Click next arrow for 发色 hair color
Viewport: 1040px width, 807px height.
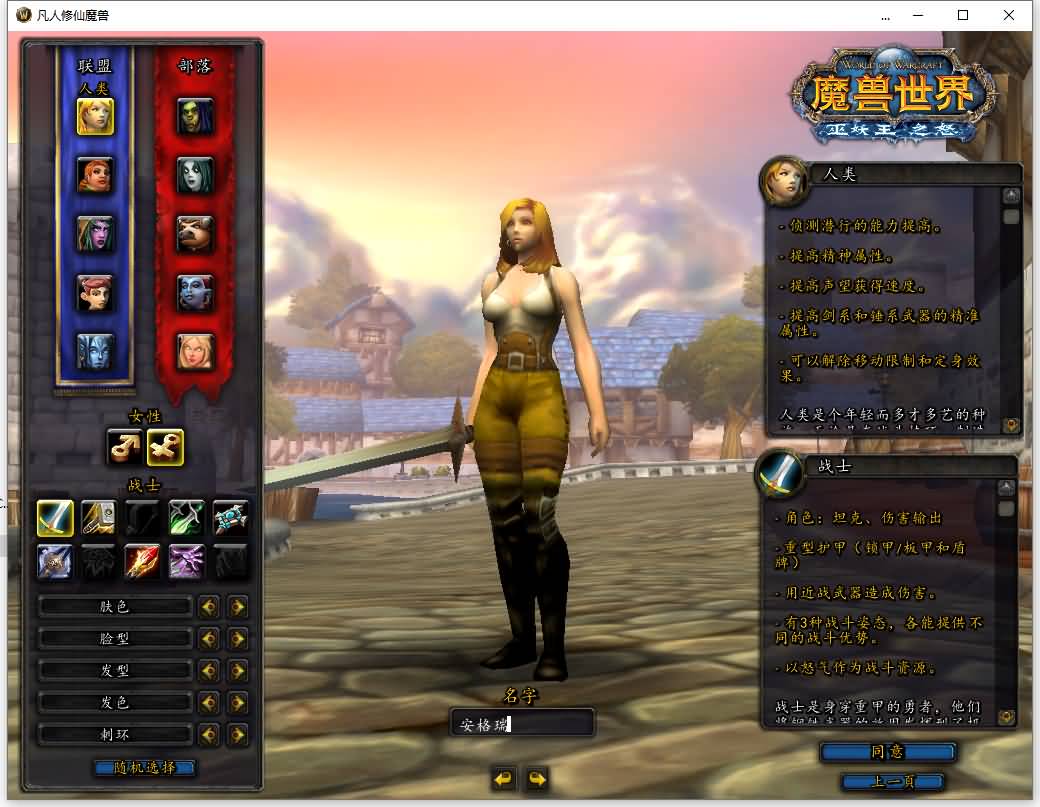pyautogui.click(x=237, y=703)
